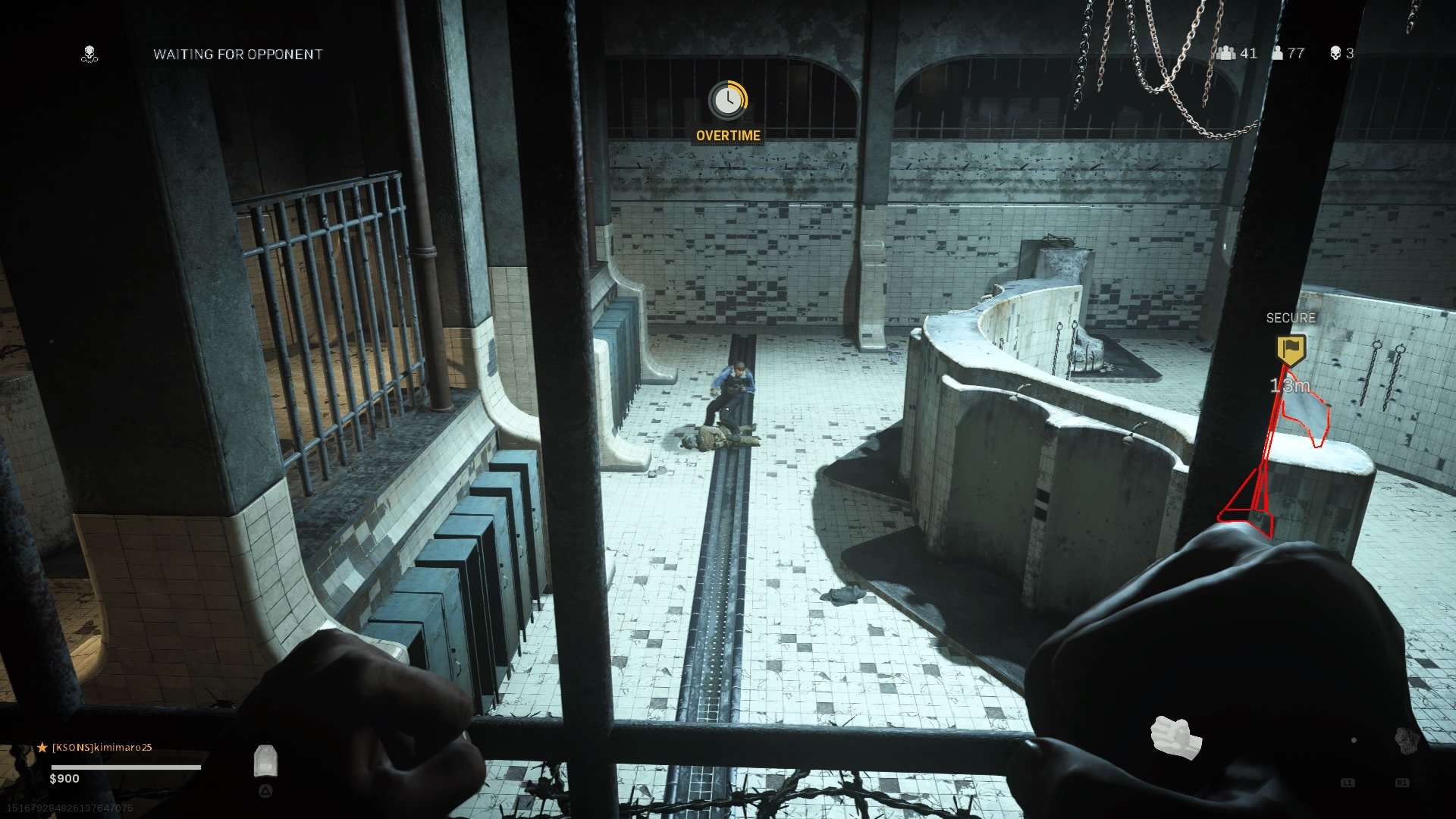Click the kimimaro25 player name tag
The width and height of the screenshot is (1456, 819).
[x=102, y=748]
